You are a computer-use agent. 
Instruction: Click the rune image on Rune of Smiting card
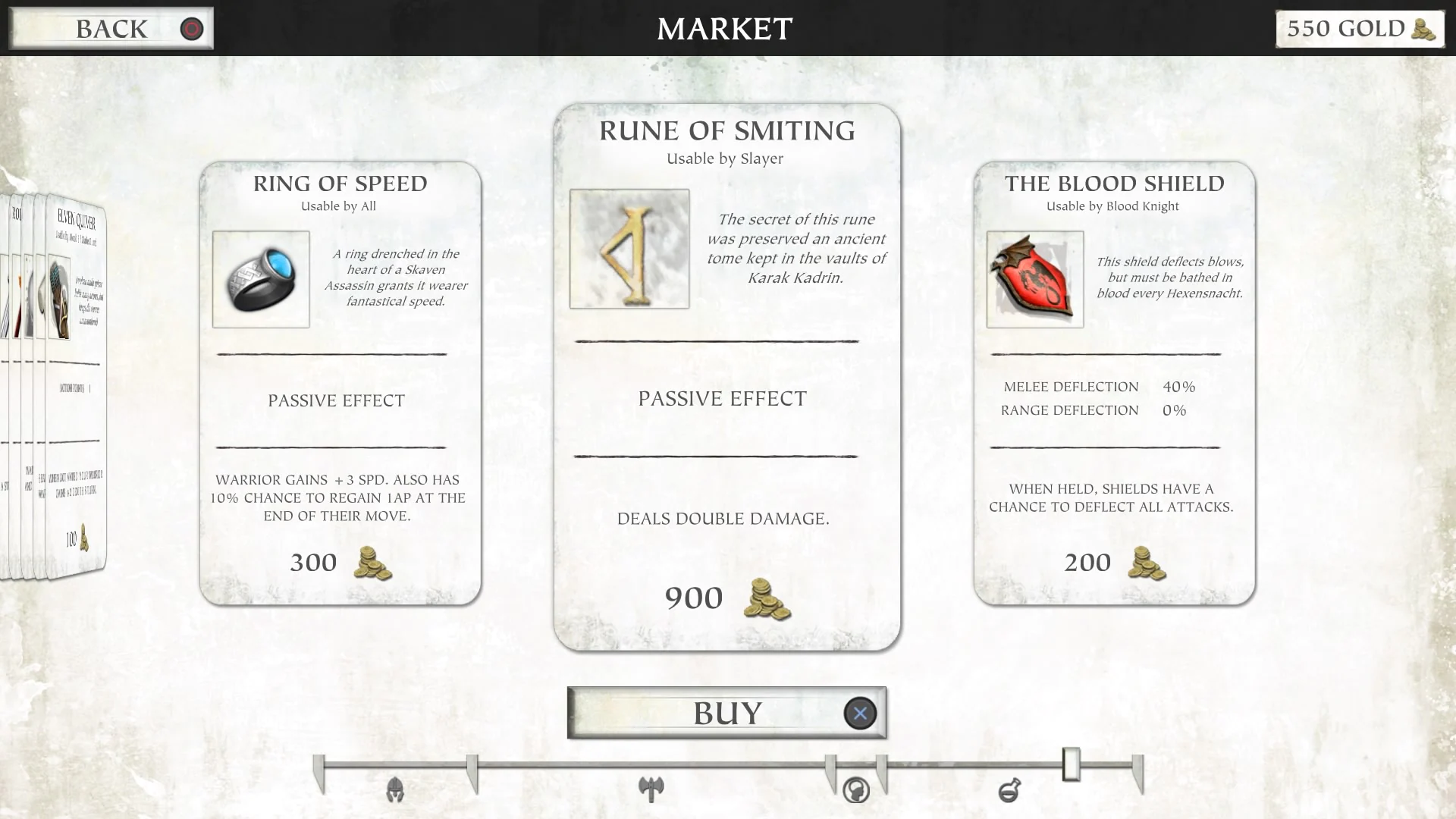tap(629, 248)
